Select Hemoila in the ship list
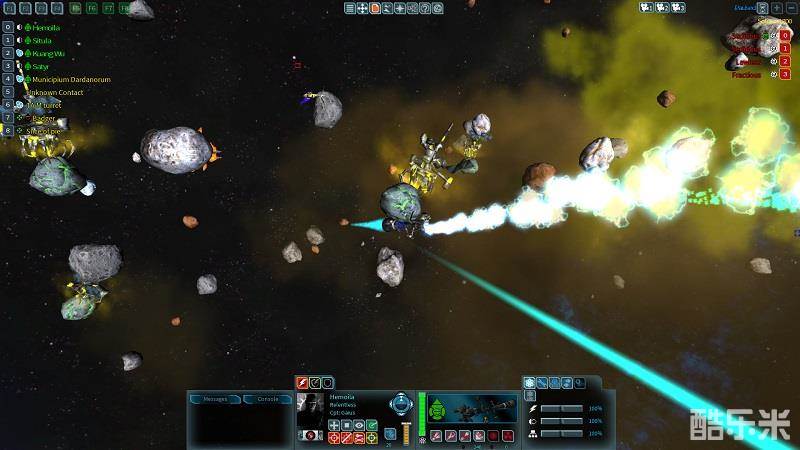This screenshot has height=450, width=800. (x=47, y=27)
